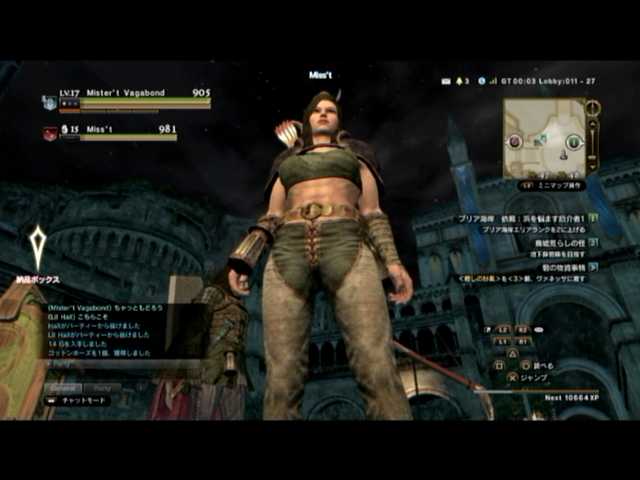Select Mister't Vagabond's party class icon
640x480 pixels.
49,102
